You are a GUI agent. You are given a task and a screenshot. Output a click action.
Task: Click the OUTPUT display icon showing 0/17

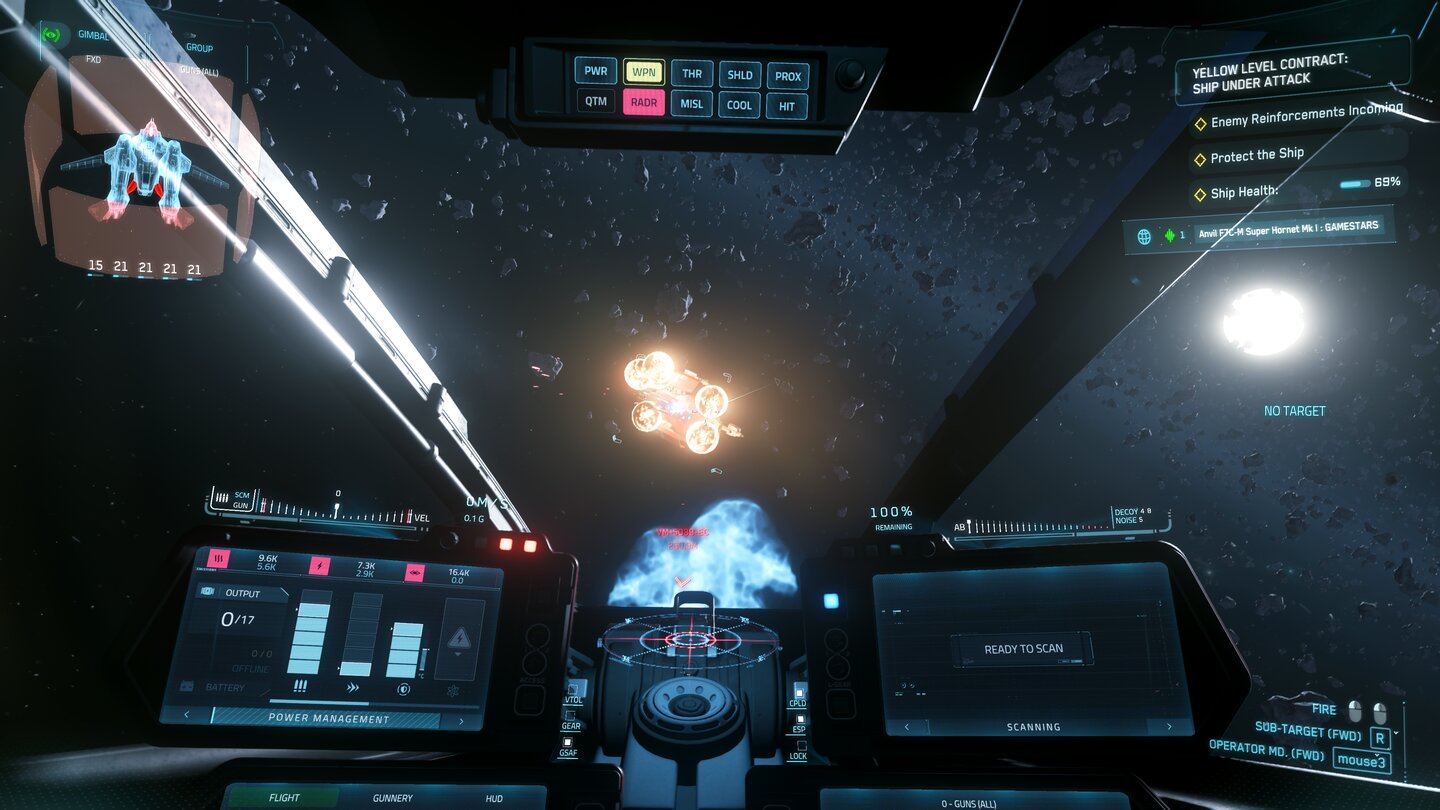[x=209, y=593]
